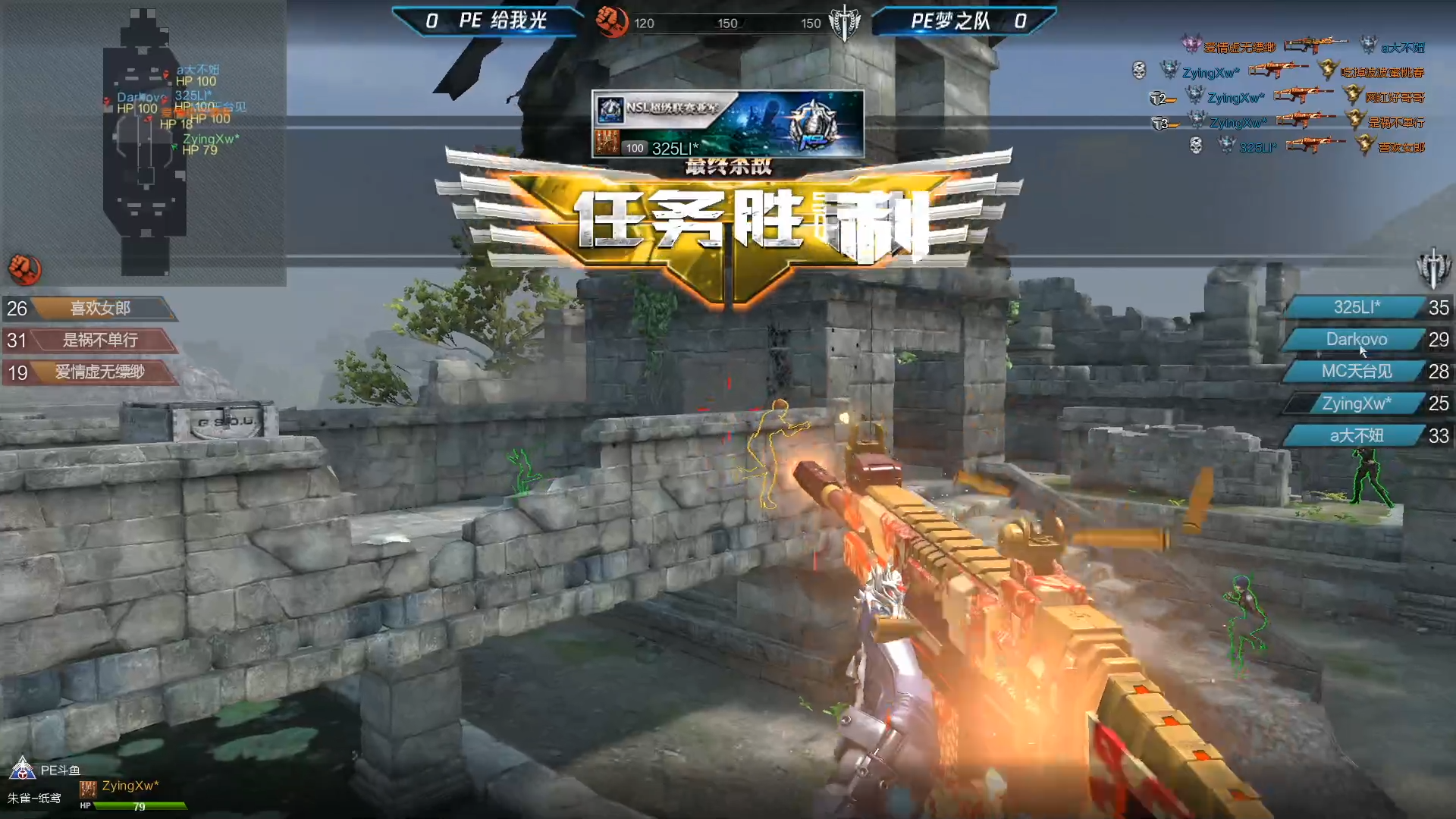Switch view to player Darkovo
1456x819 pixels.
[1357, 340]
